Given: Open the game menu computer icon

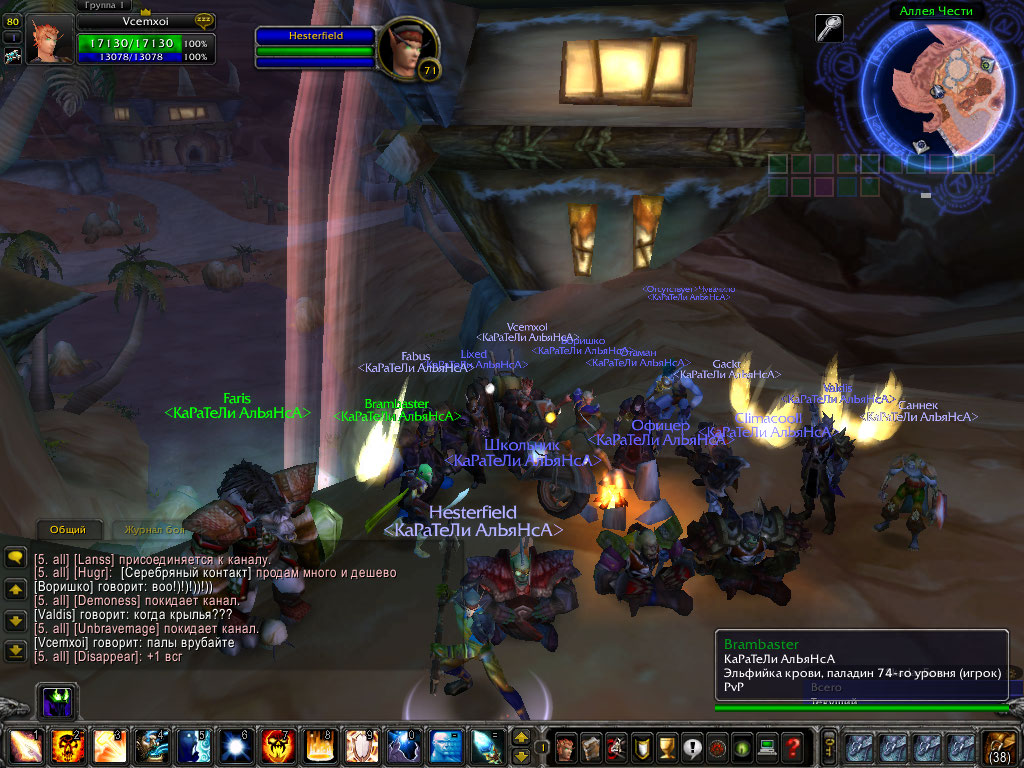Looking at the screenshot, I should pyautogui.click(x=767, y=747).
